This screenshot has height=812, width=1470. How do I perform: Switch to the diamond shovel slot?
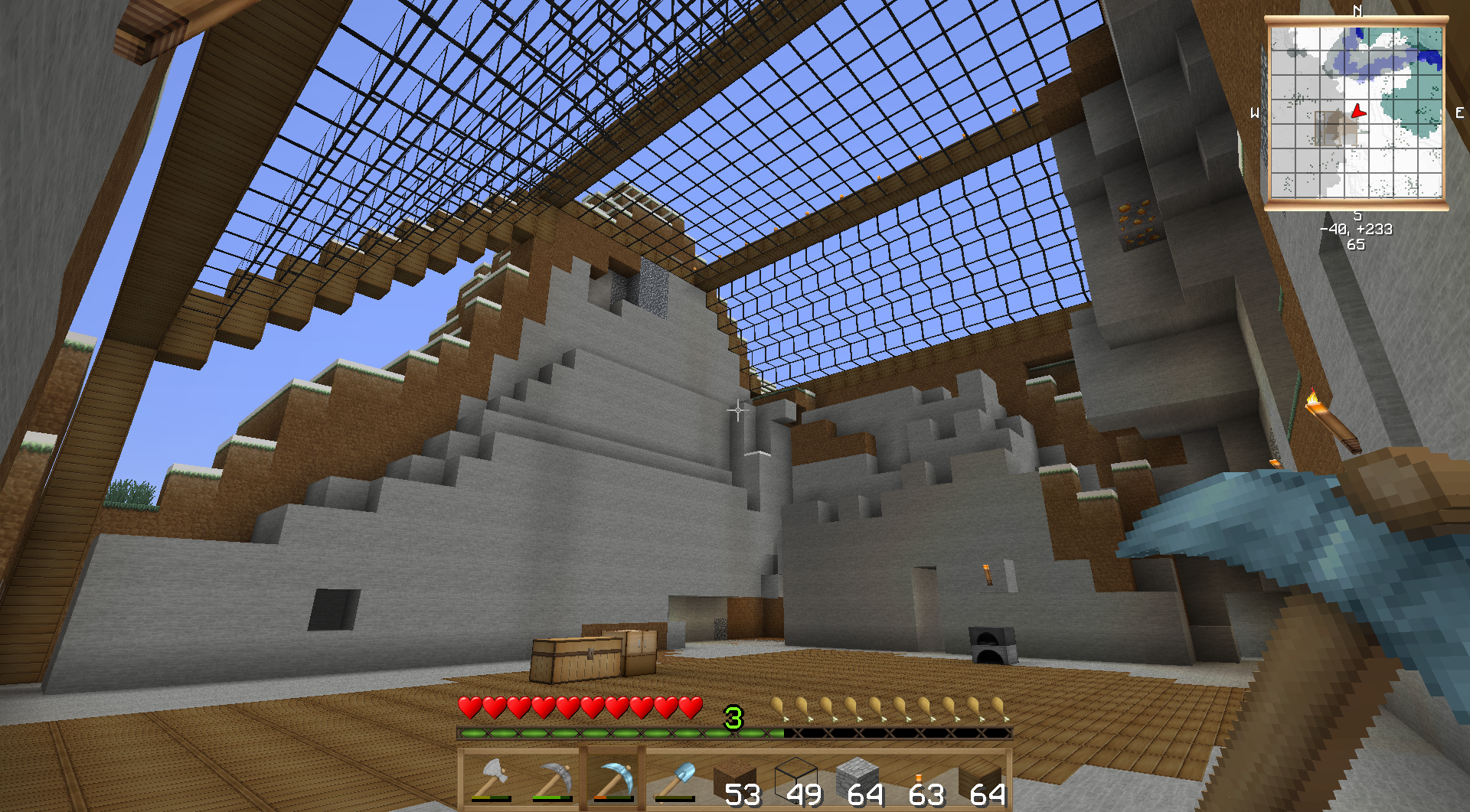[675, 781]
